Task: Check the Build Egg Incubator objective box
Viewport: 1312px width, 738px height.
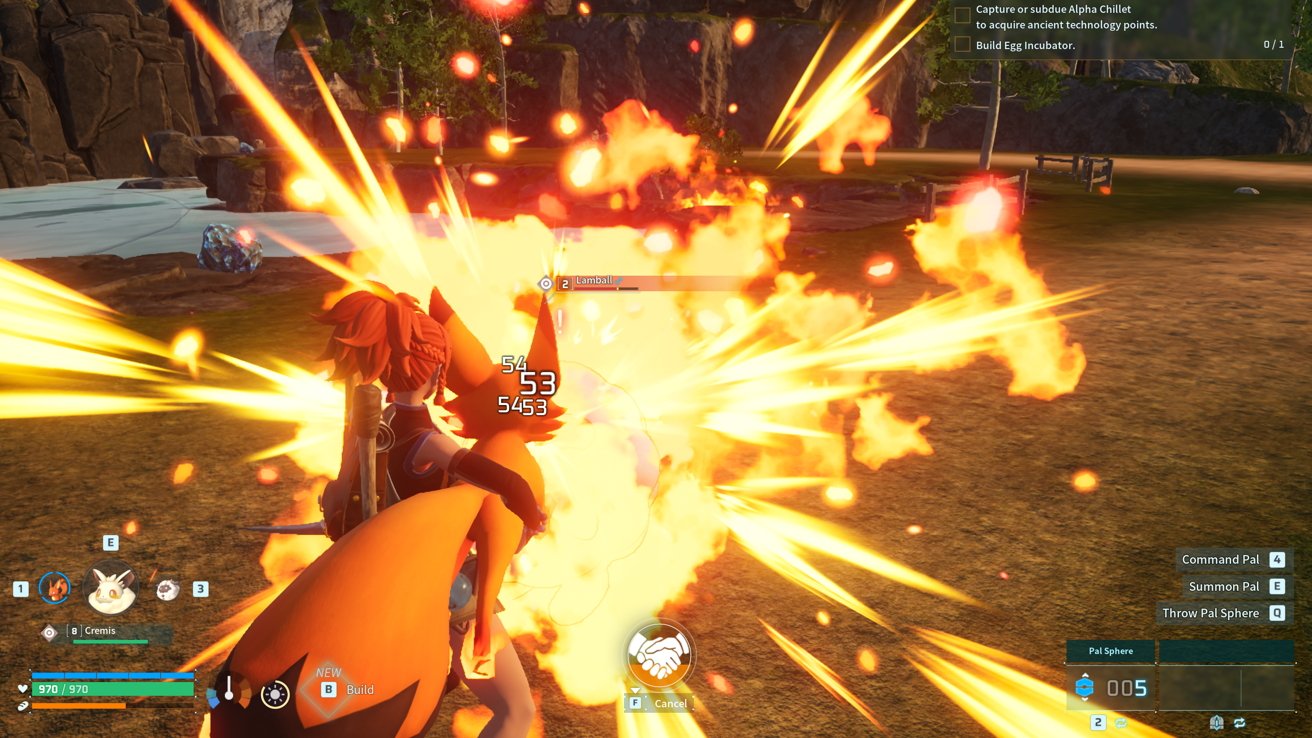Action: pos(962,44)
